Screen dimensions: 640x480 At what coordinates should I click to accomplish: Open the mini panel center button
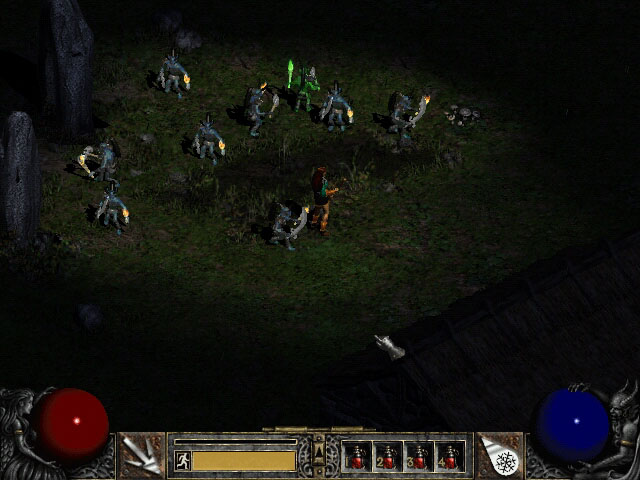pyautogui.click(x=319, y=456)
